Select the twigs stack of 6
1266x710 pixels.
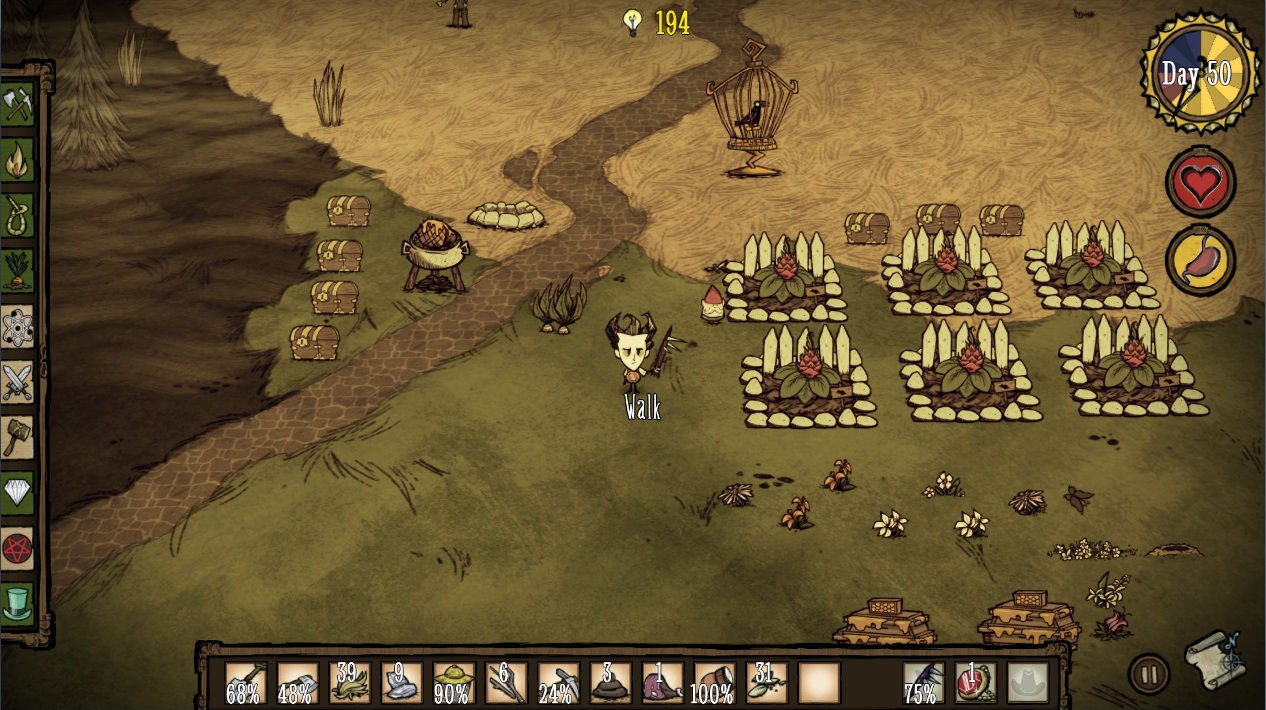point(505,682)
